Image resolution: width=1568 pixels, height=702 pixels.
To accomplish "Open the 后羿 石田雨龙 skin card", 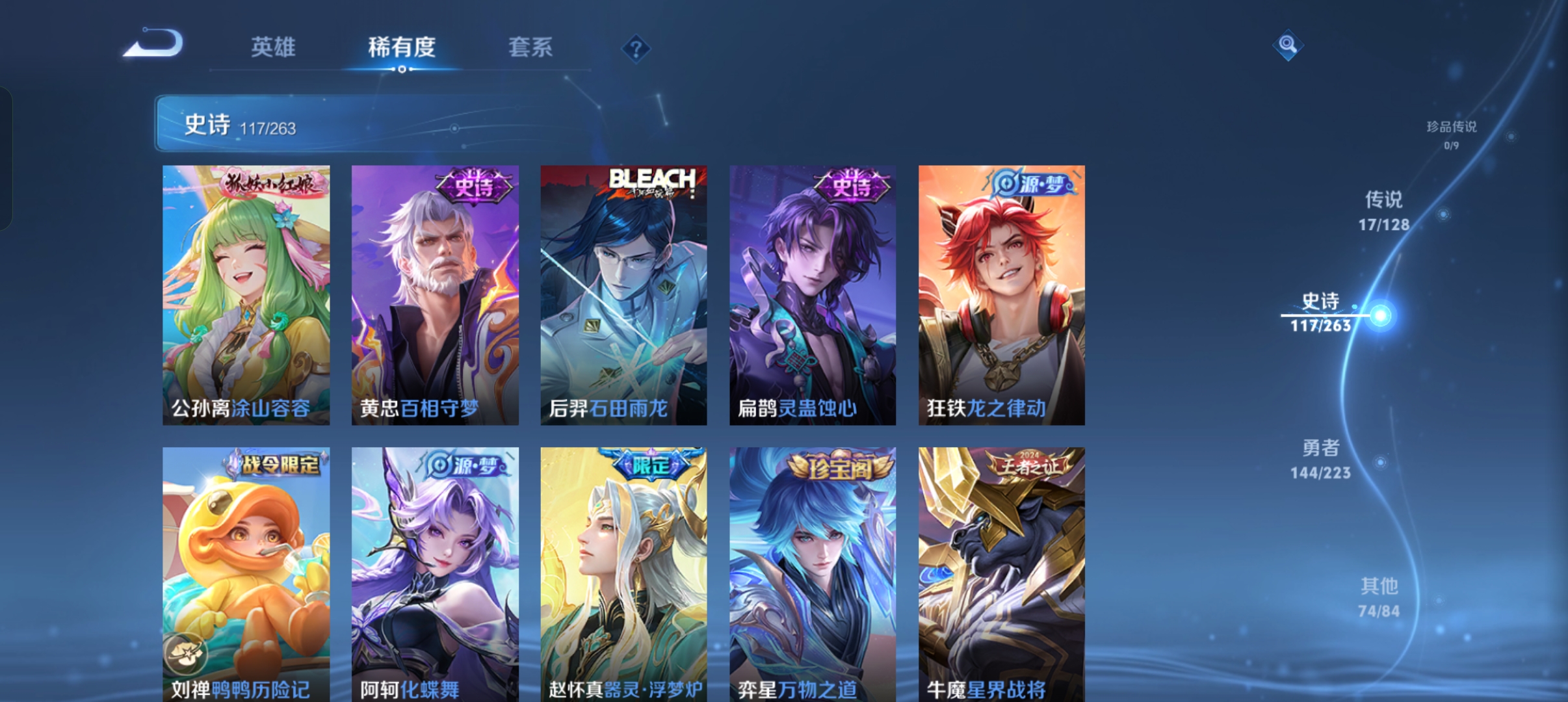I will point(623,295).
